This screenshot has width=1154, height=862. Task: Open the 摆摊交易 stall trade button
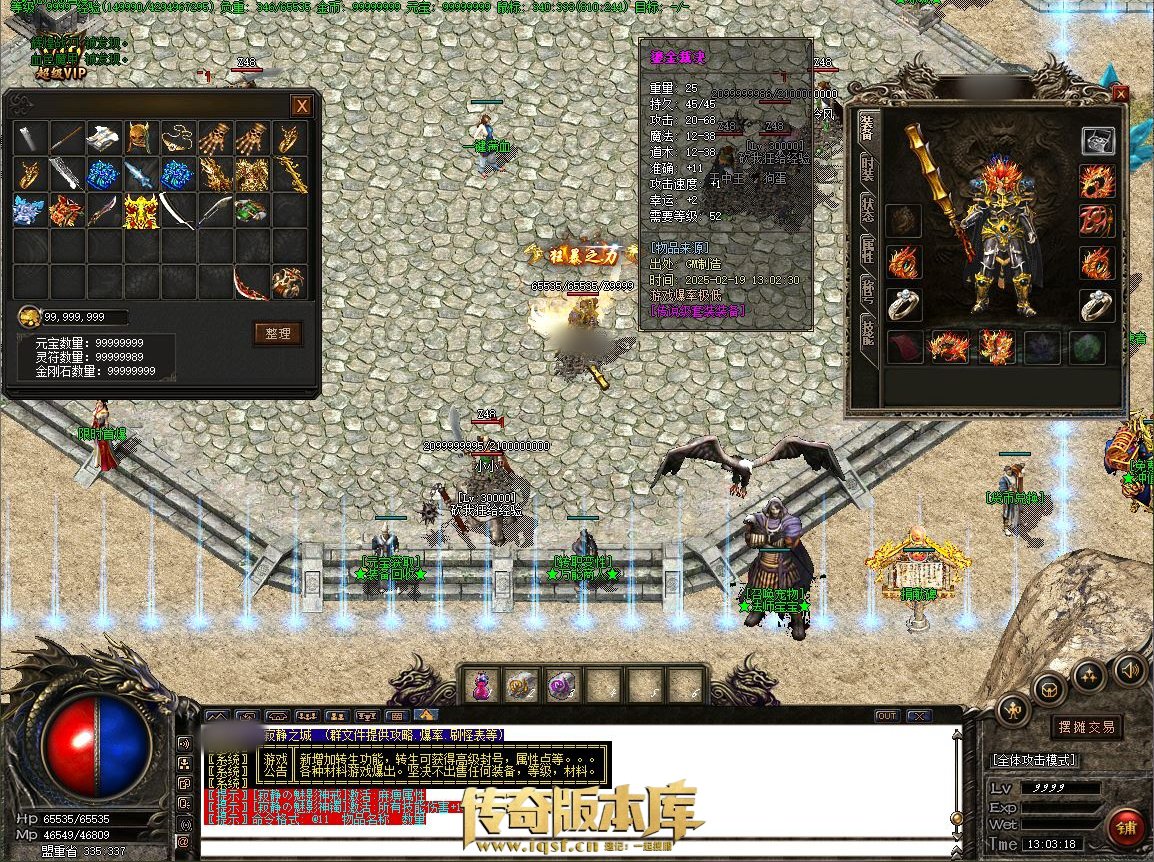click(x=1087, y=727)
